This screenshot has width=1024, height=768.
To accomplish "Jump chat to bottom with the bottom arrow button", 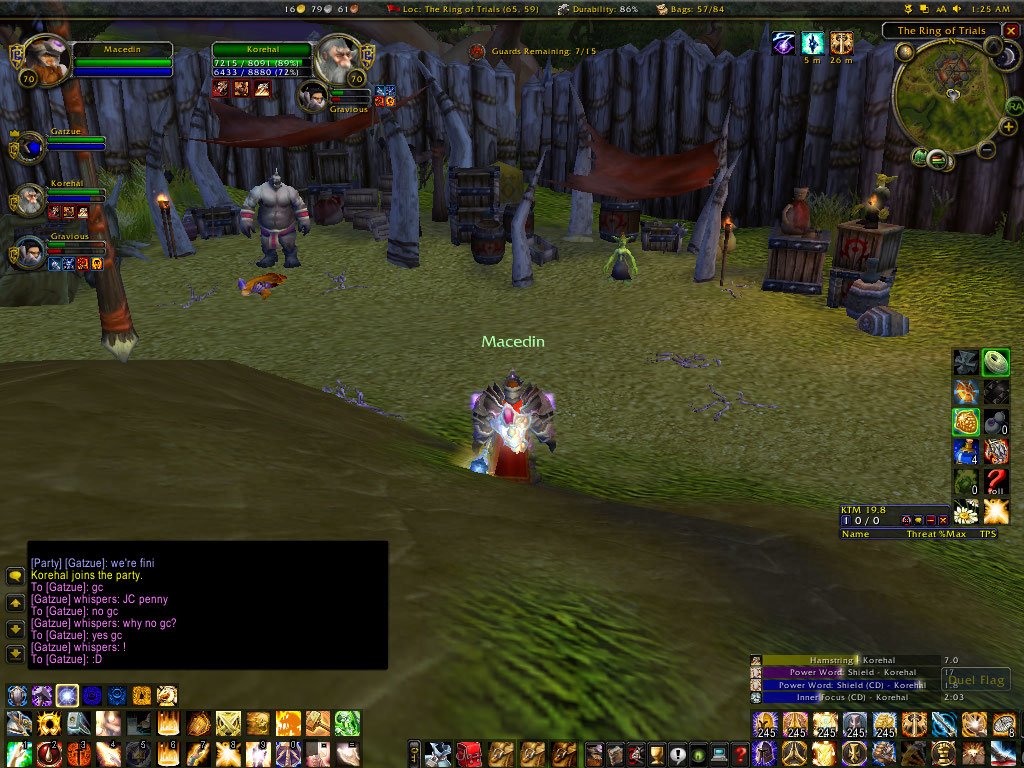I will click(15, 654).
